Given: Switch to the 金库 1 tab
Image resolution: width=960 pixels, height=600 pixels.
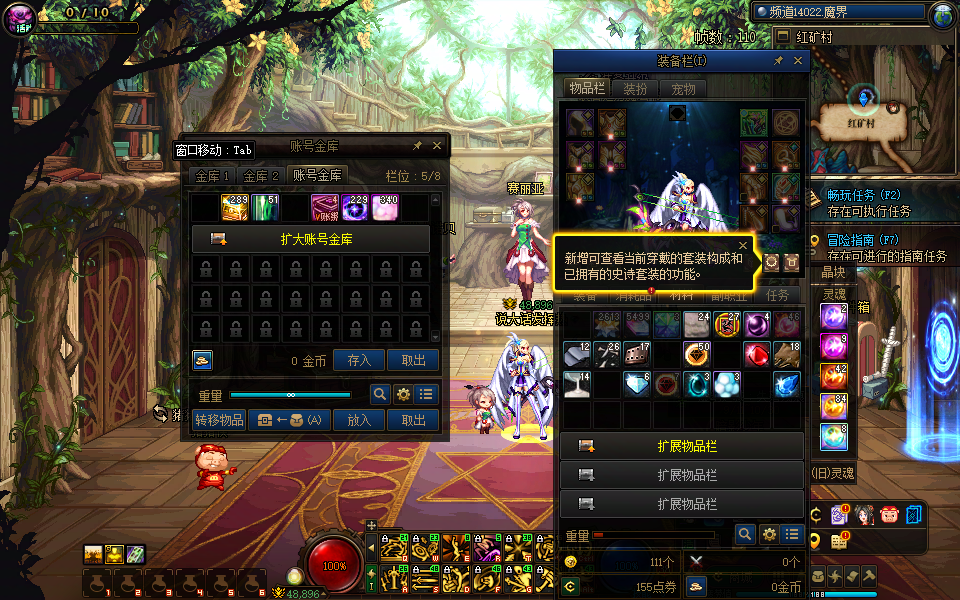Looking at the screenshot, I should [212, 175].
